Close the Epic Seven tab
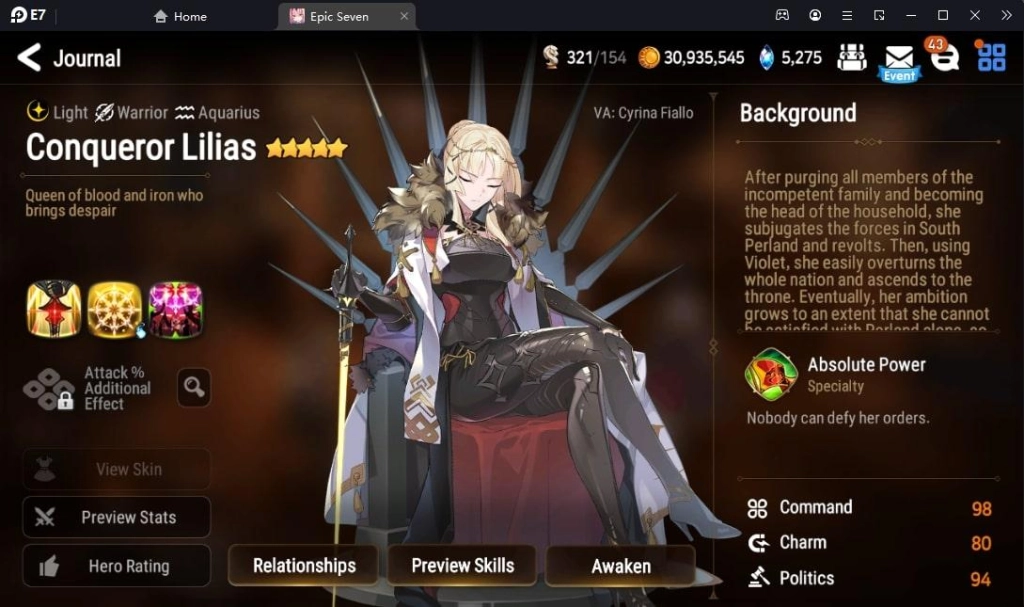This screenshot has height=607, width=1024. click(404, 16)
